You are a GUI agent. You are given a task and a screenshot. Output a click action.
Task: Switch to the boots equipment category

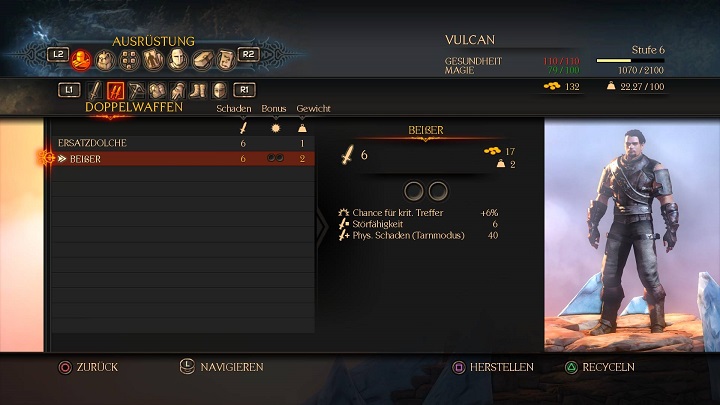(198, 90)
